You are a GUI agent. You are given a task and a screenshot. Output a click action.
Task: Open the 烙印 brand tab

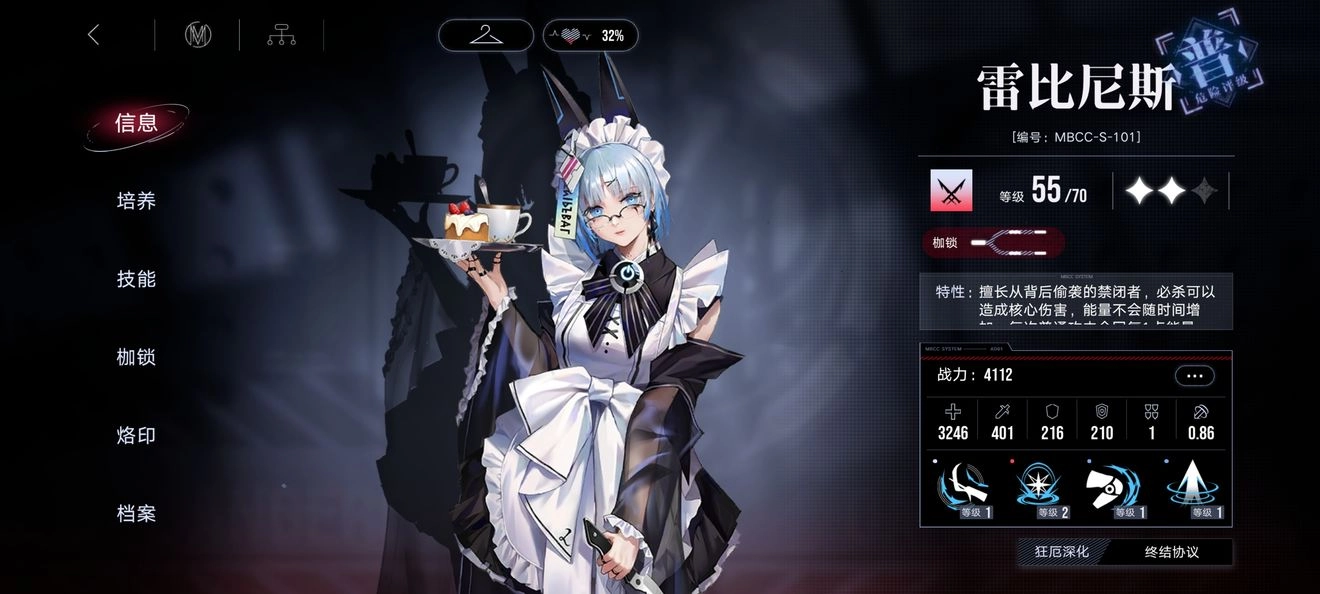coord(136,435)
